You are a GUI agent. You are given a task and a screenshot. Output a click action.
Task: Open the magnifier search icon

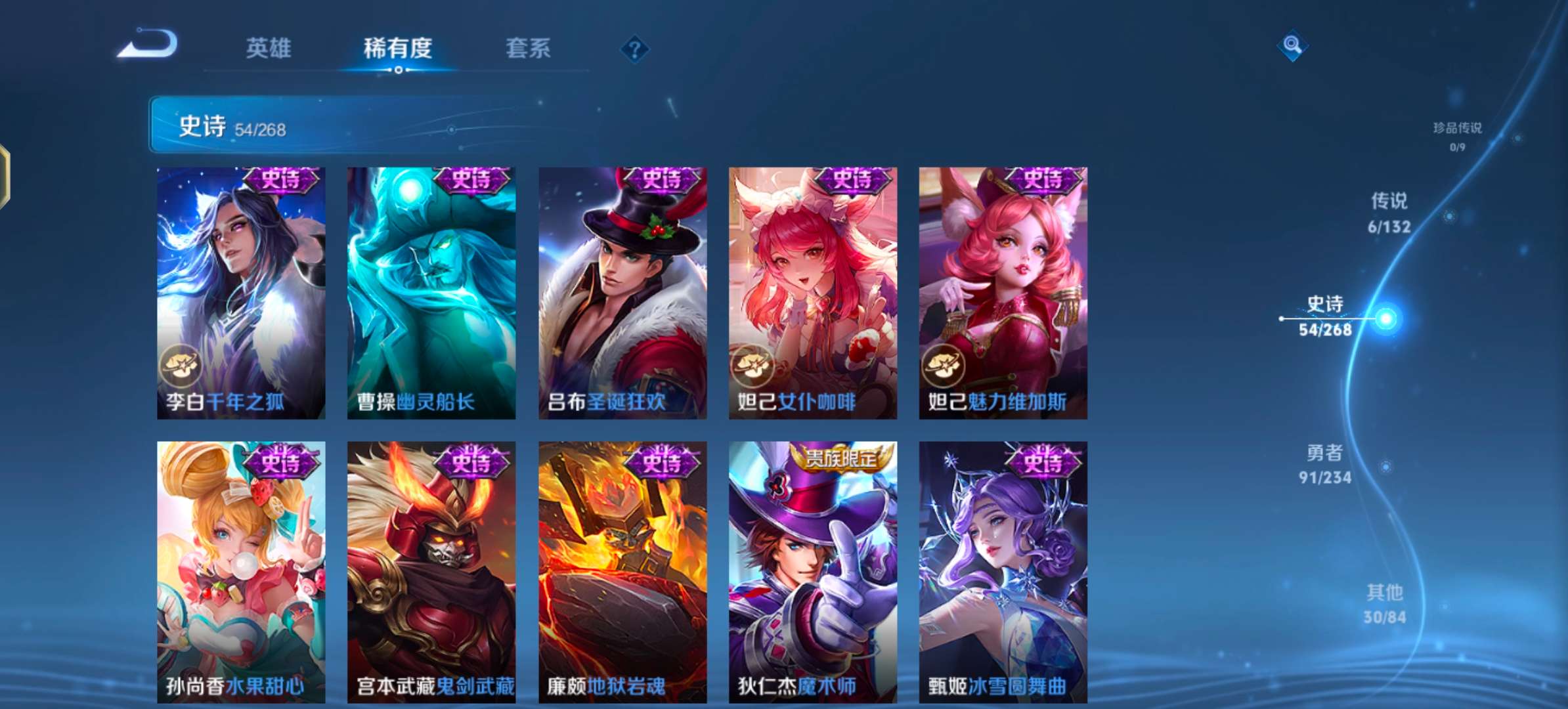tap(1292, 45)
